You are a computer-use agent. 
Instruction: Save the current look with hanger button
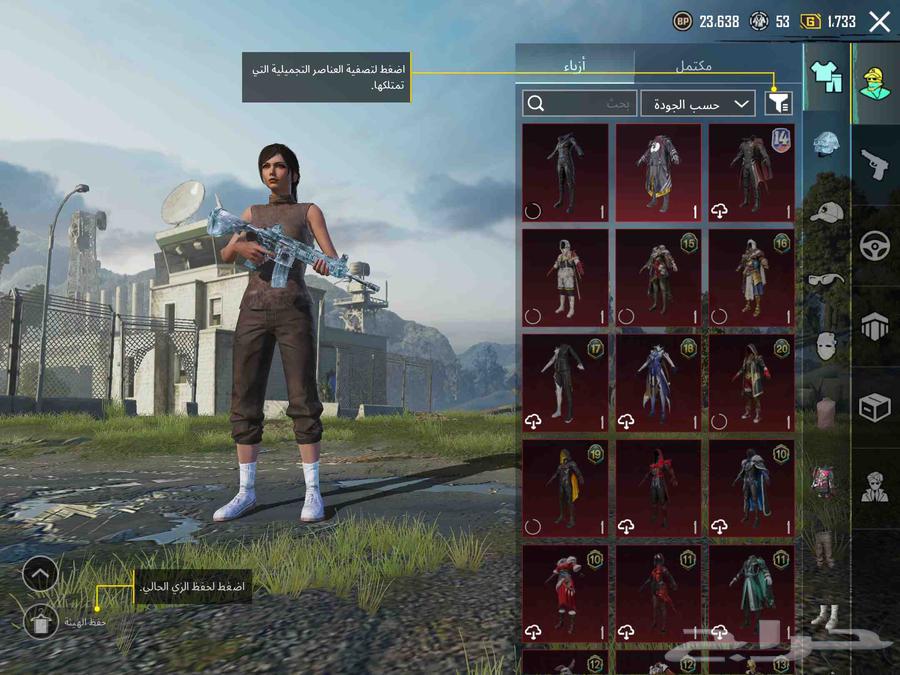(40, 622)
